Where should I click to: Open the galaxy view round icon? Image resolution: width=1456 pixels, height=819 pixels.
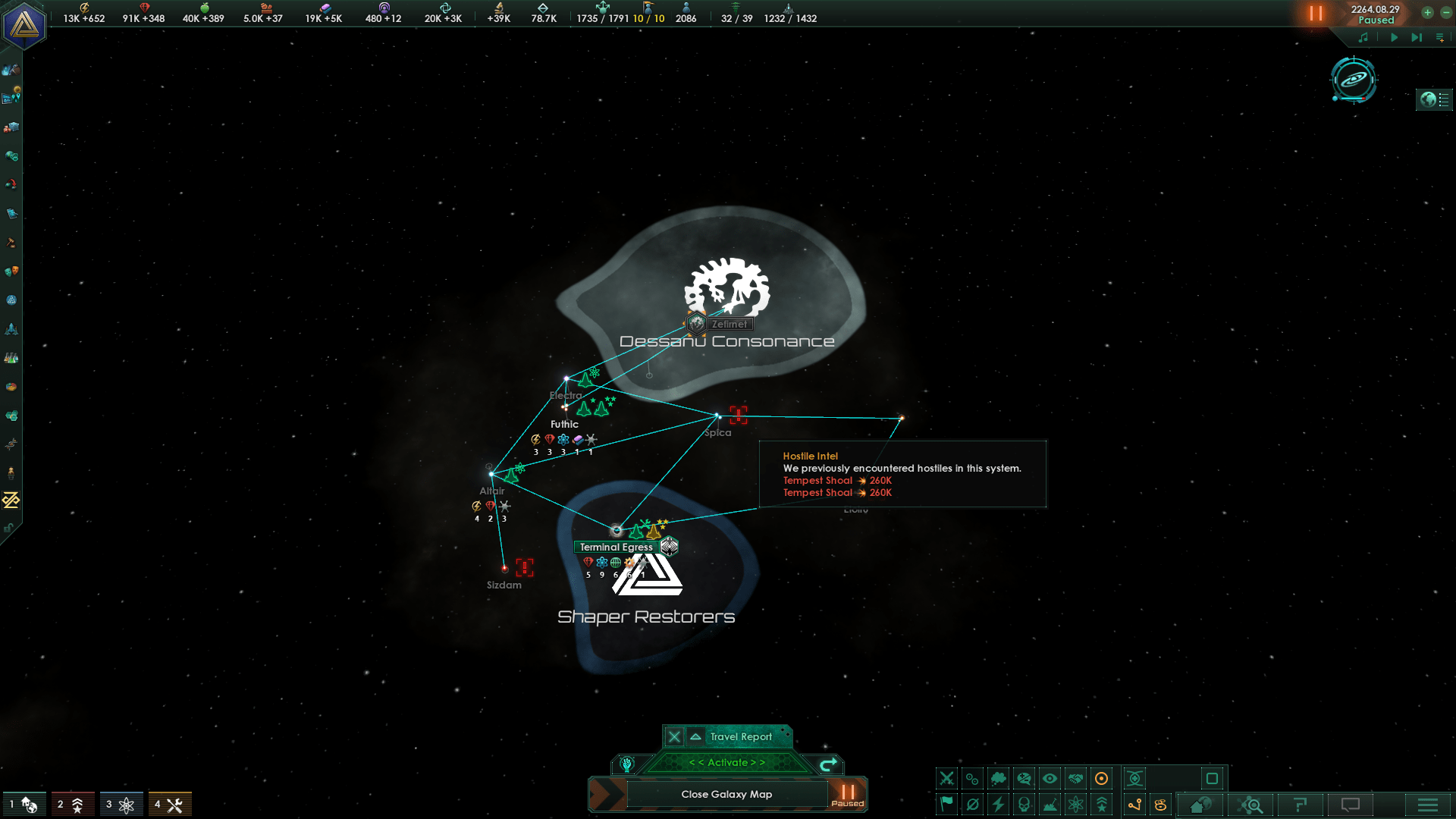[1354, 79]
